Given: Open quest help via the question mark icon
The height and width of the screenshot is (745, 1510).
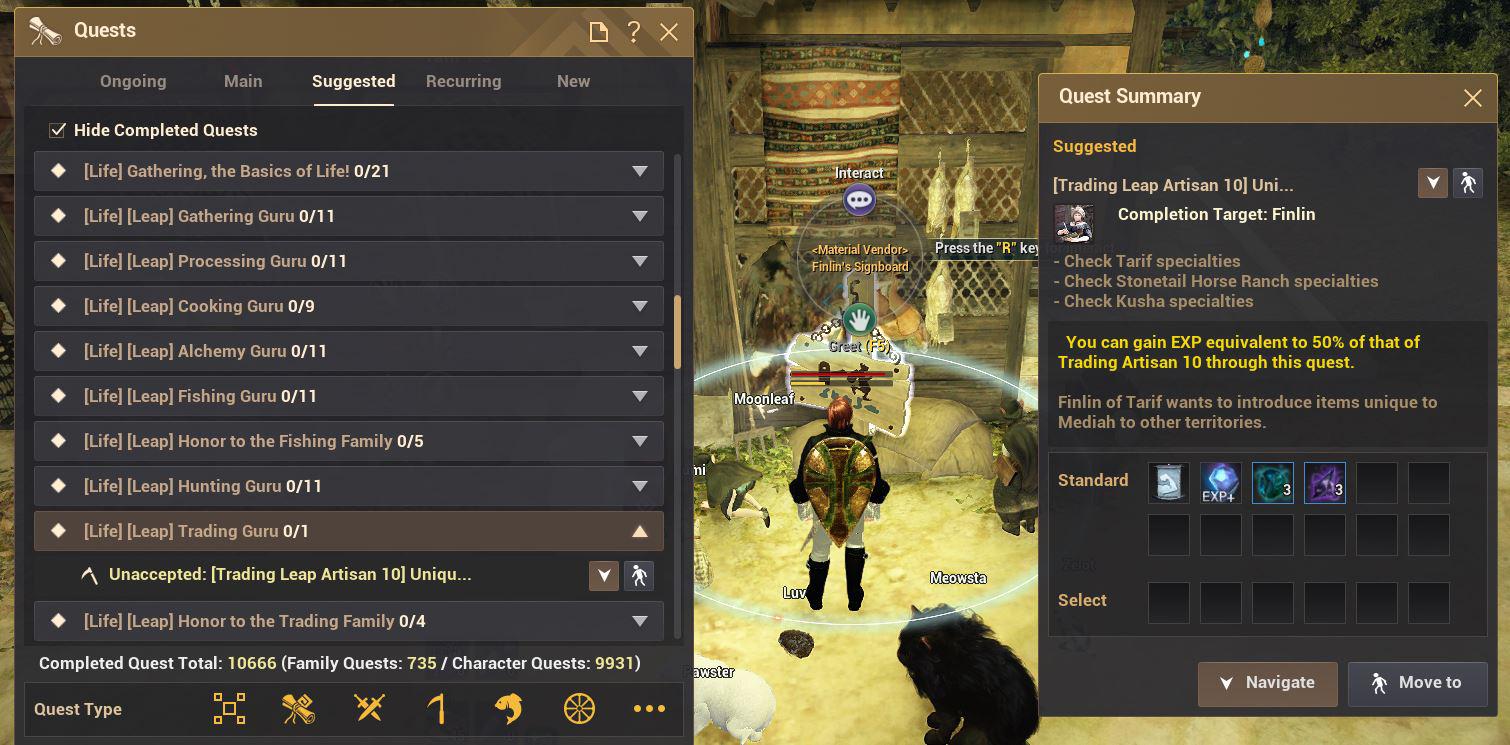Looking at the screenshot, I should 633,31.
